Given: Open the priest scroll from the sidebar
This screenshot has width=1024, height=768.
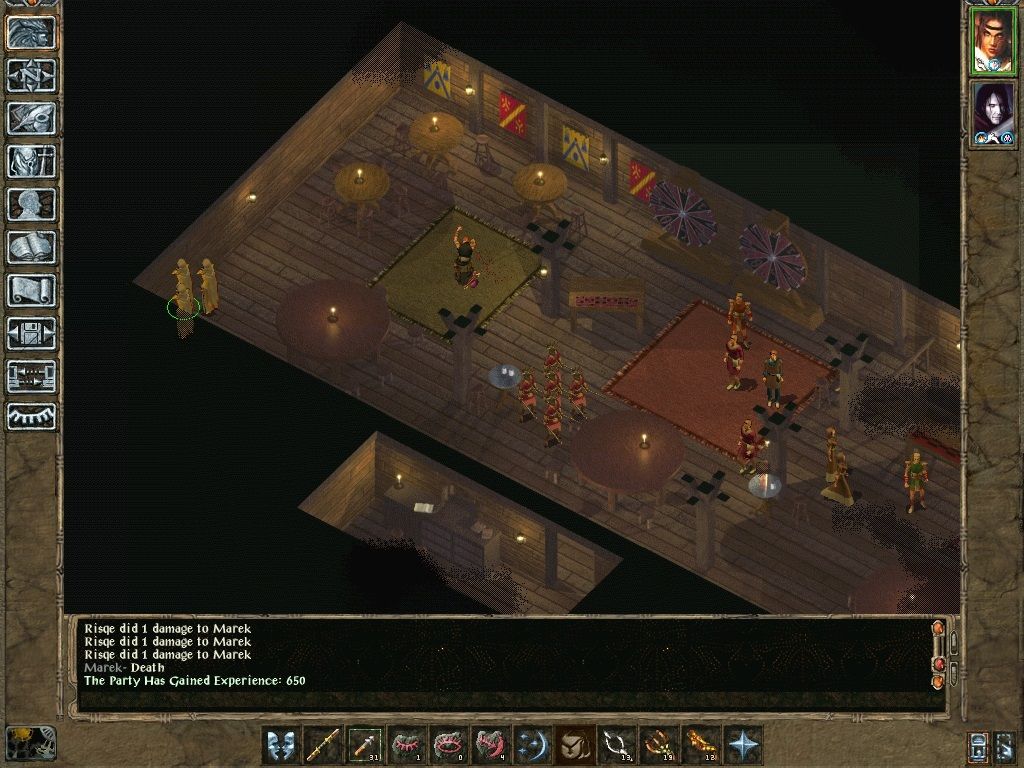Looking at the screenshot, I should [x=31, y=290].
